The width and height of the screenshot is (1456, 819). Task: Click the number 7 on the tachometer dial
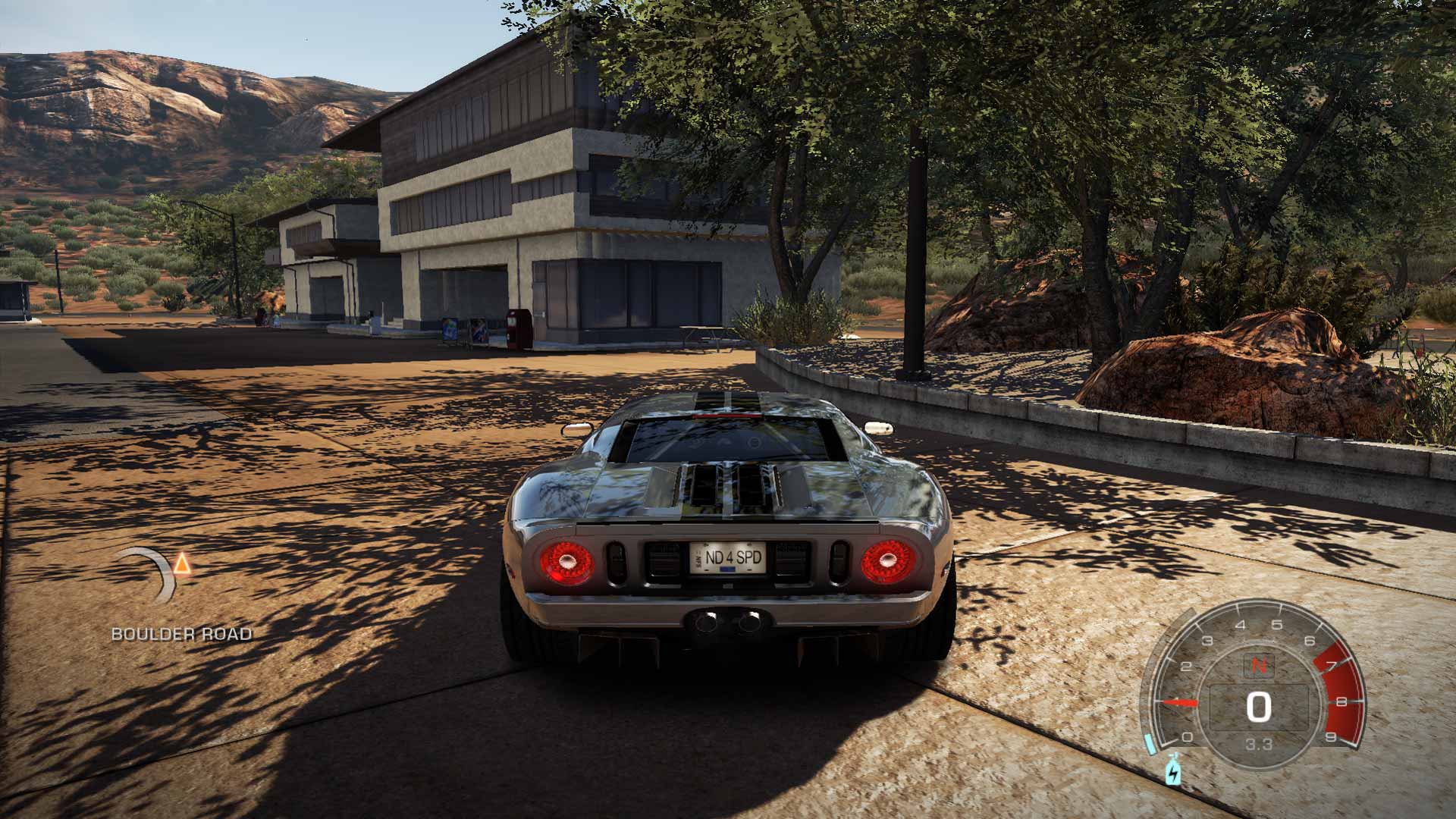tap(1331, 664)
